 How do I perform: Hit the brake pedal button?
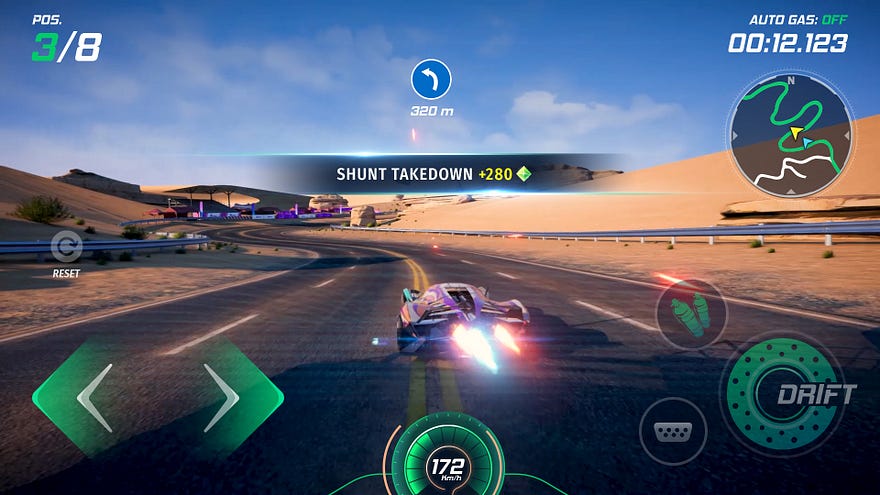[x=672, y=431]
